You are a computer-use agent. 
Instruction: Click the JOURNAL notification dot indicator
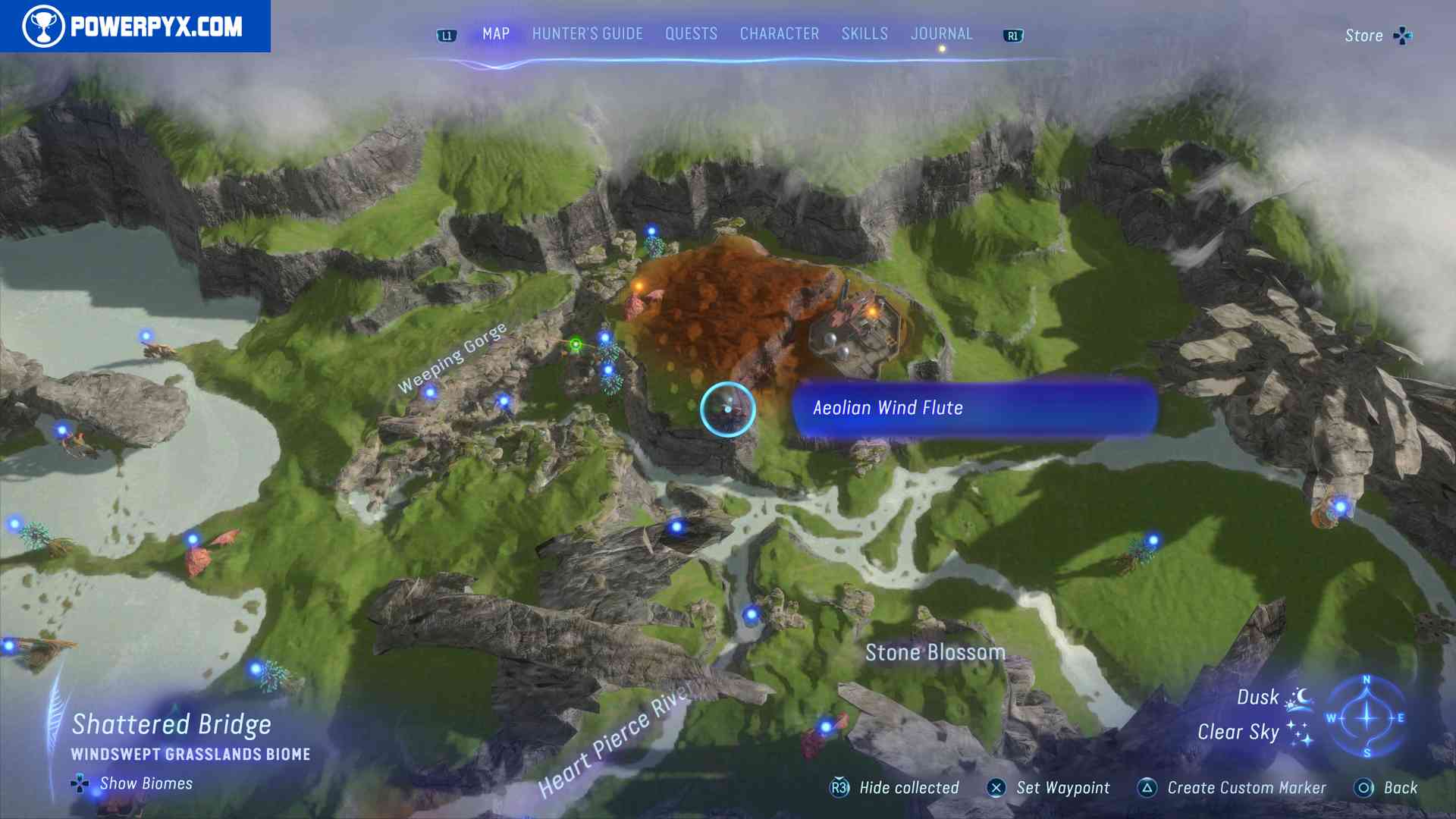pos(942,47)
